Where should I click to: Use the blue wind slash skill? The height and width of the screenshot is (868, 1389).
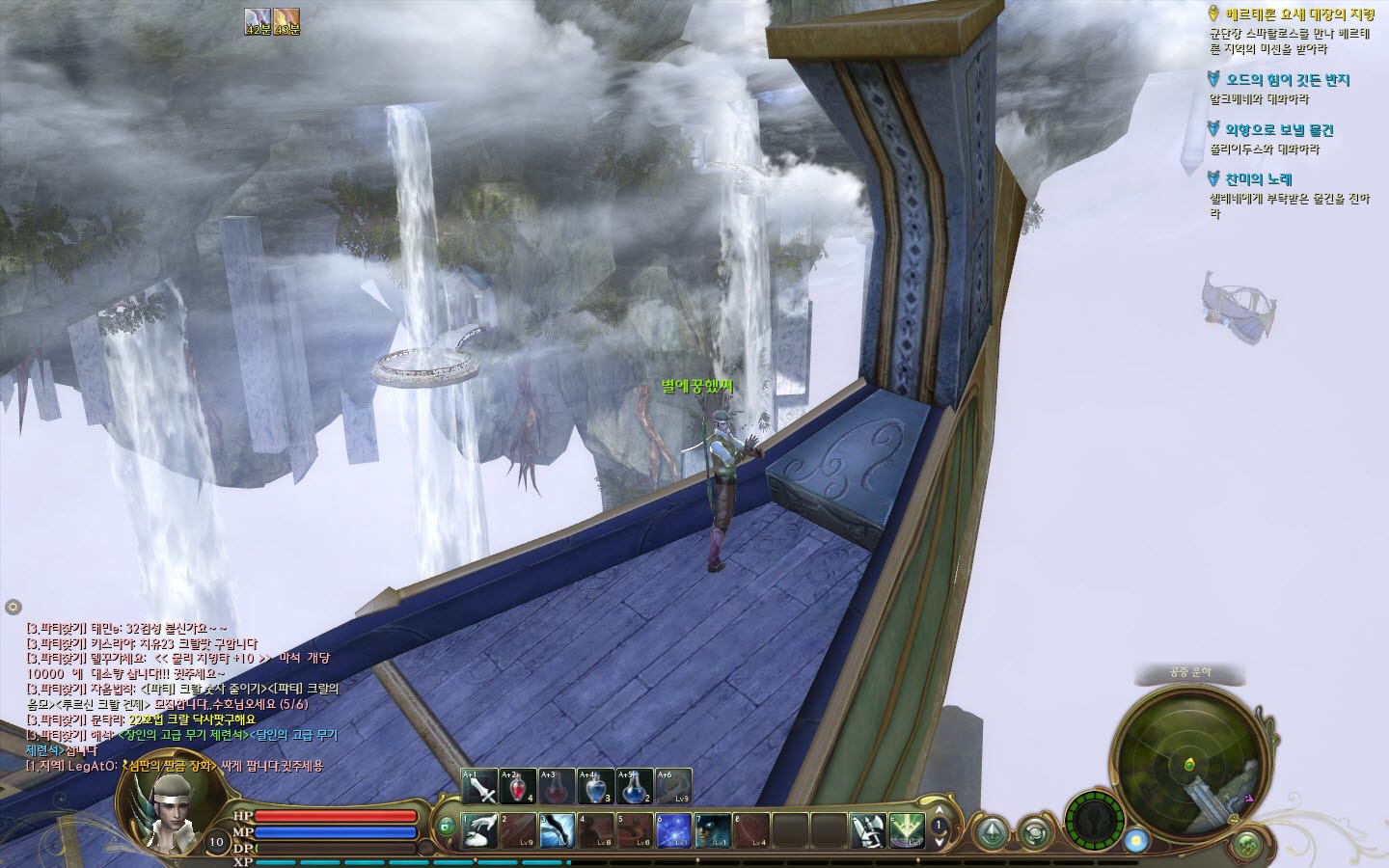pos(558,830)
